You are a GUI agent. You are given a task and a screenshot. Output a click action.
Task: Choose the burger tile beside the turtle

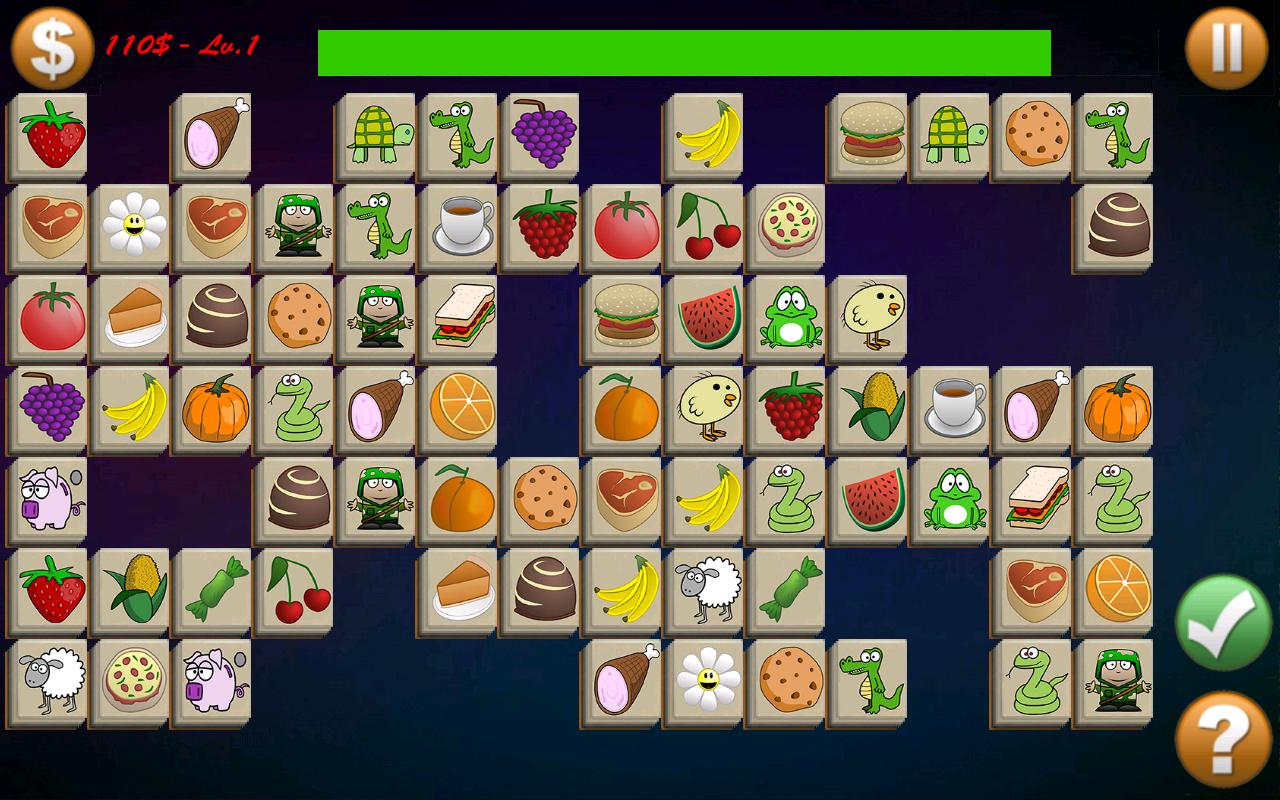(x=872, y=135)
